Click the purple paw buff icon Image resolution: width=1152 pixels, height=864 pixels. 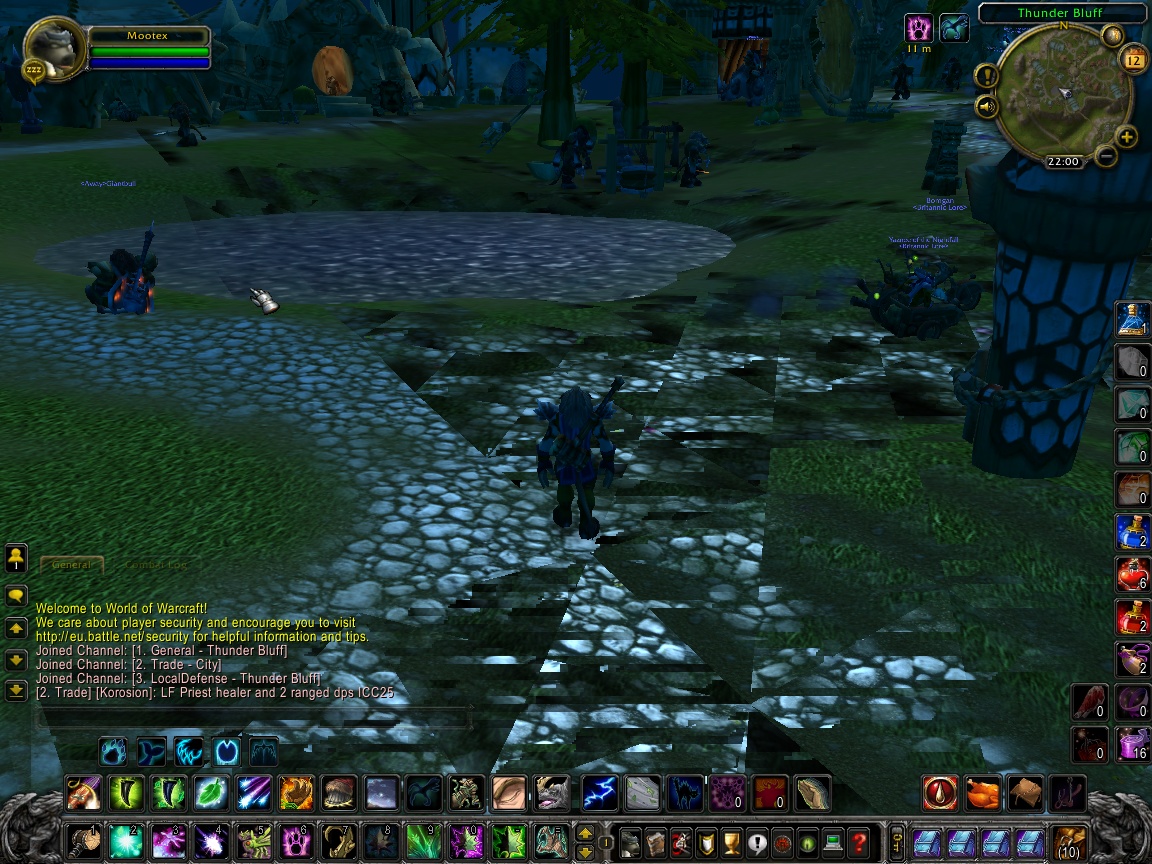tap(918, 28)
